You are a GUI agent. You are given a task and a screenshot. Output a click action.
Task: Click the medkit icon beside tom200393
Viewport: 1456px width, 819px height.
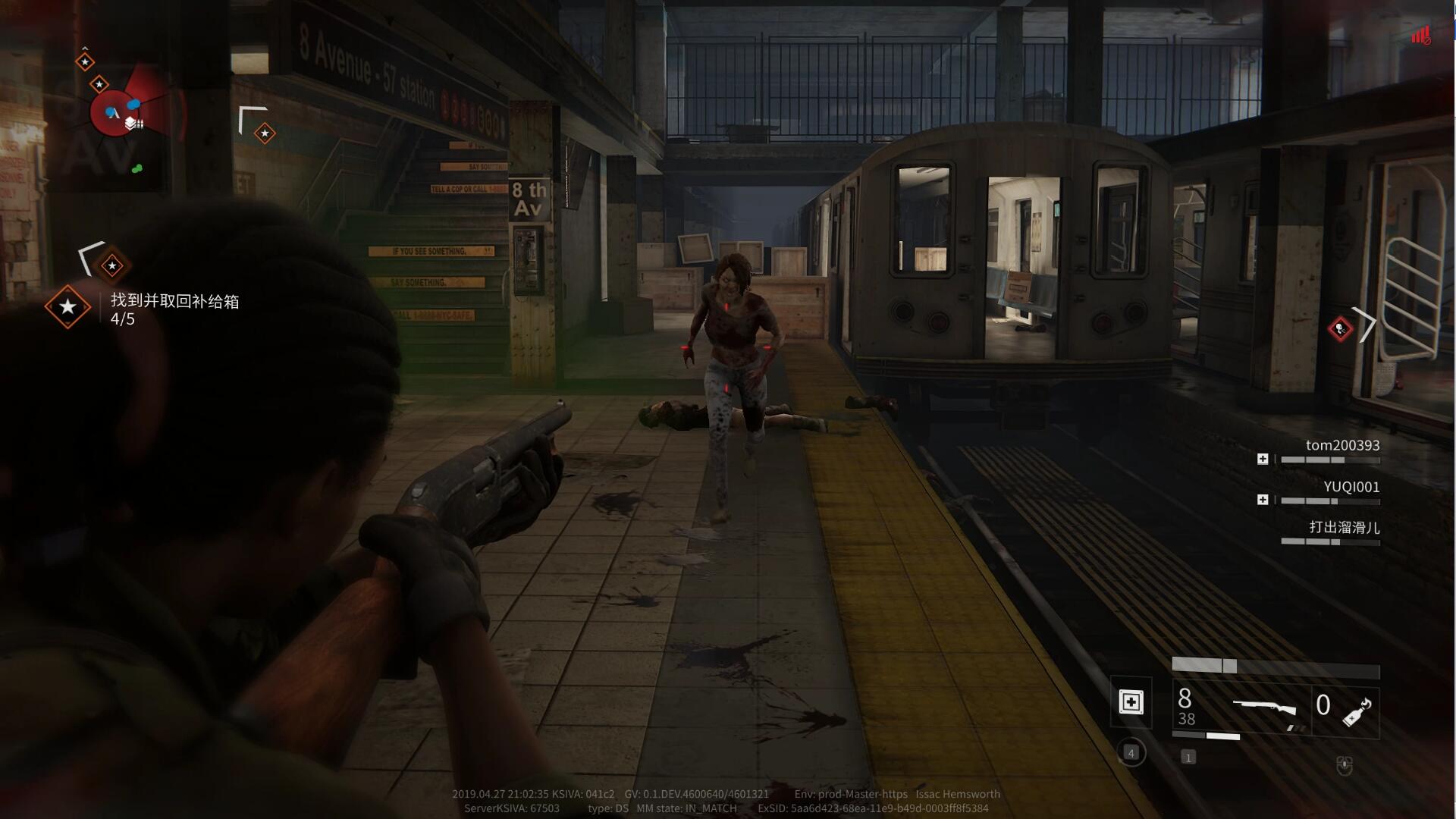pos(1263,459)
